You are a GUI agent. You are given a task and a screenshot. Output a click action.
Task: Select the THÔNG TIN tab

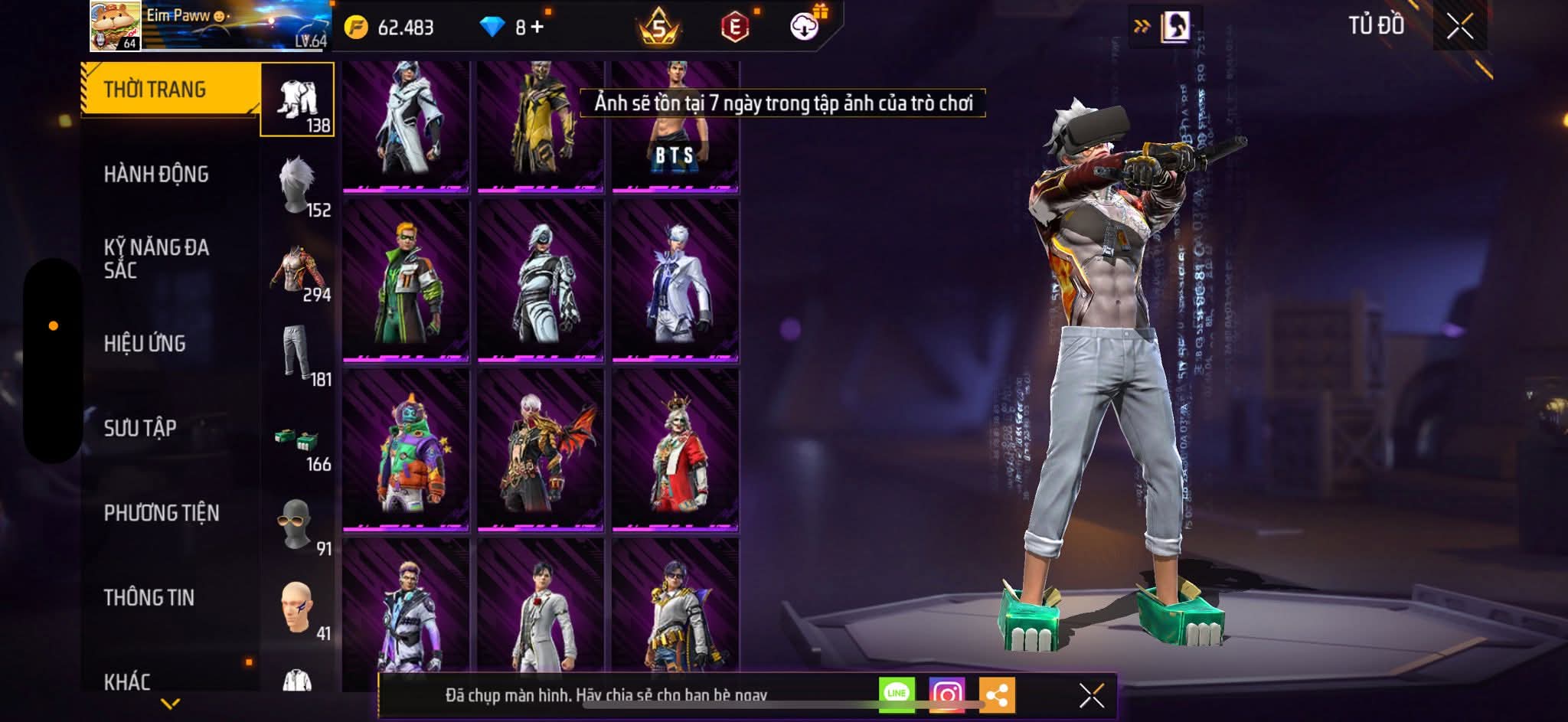(x=149, y=597)
